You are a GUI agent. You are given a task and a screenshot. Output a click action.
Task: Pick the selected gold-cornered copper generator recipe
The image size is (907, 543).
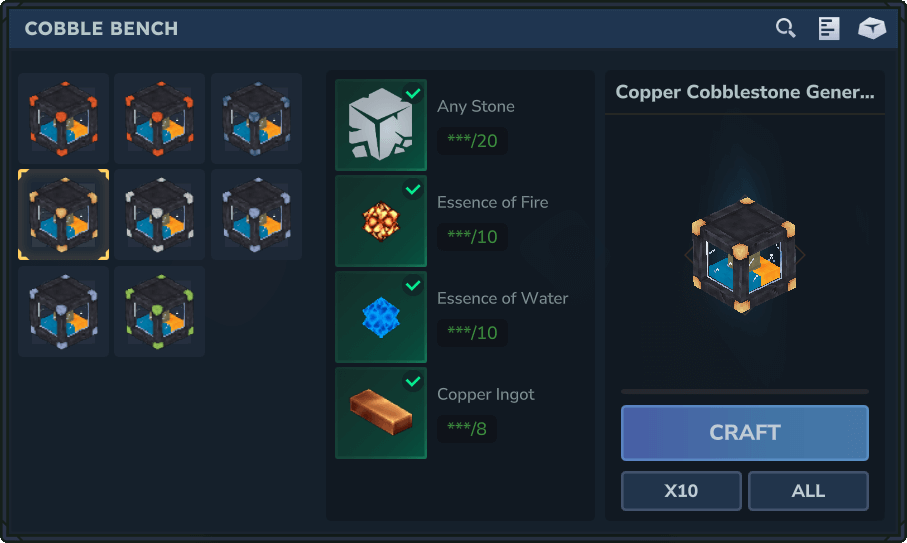click(63, 215)
